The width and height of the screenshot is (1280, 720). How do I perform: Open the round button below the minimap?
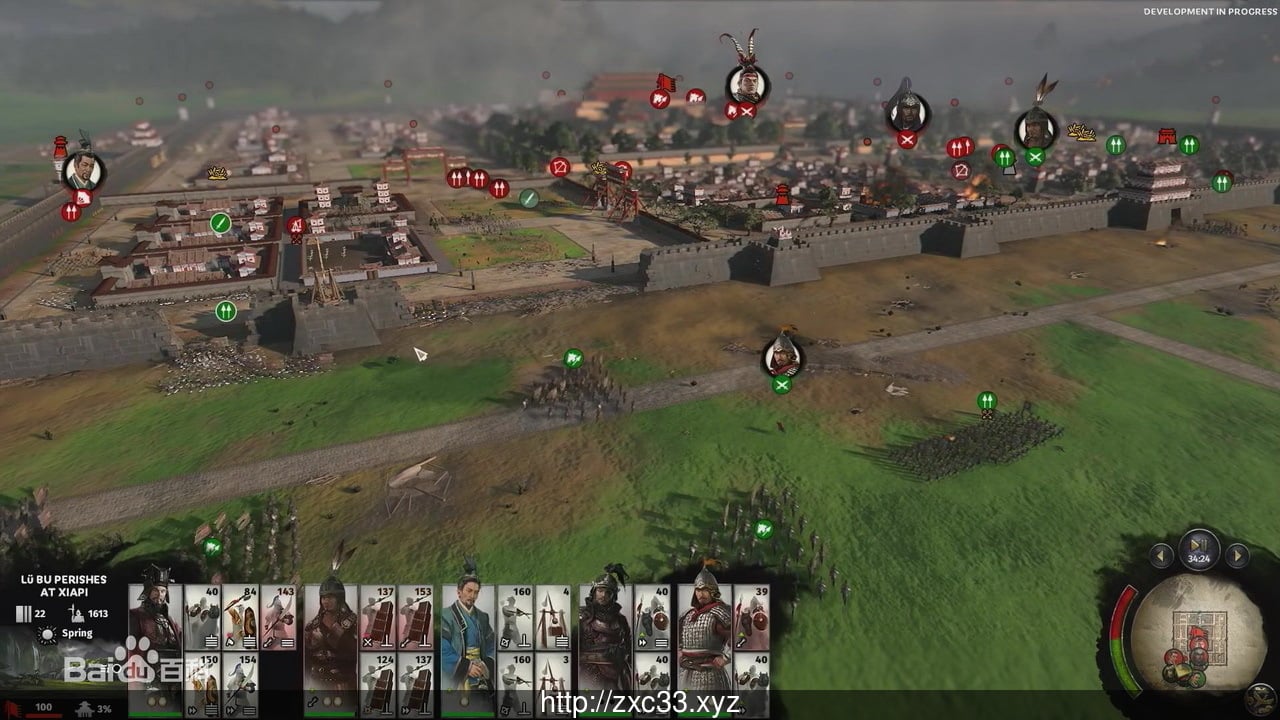tap(1264, 702)
